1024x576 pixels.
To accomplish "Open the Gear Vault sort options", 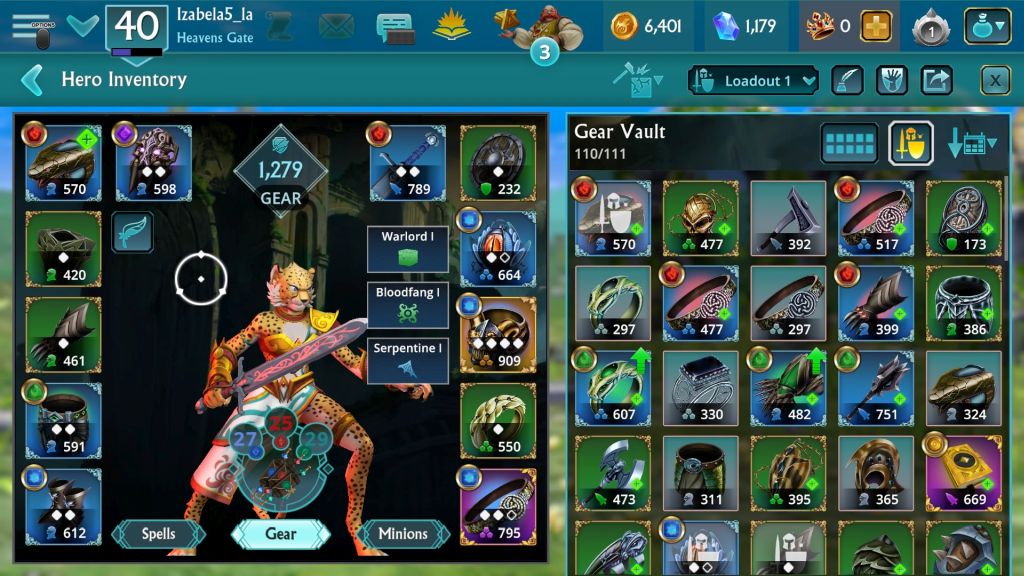I will point(971,144).
